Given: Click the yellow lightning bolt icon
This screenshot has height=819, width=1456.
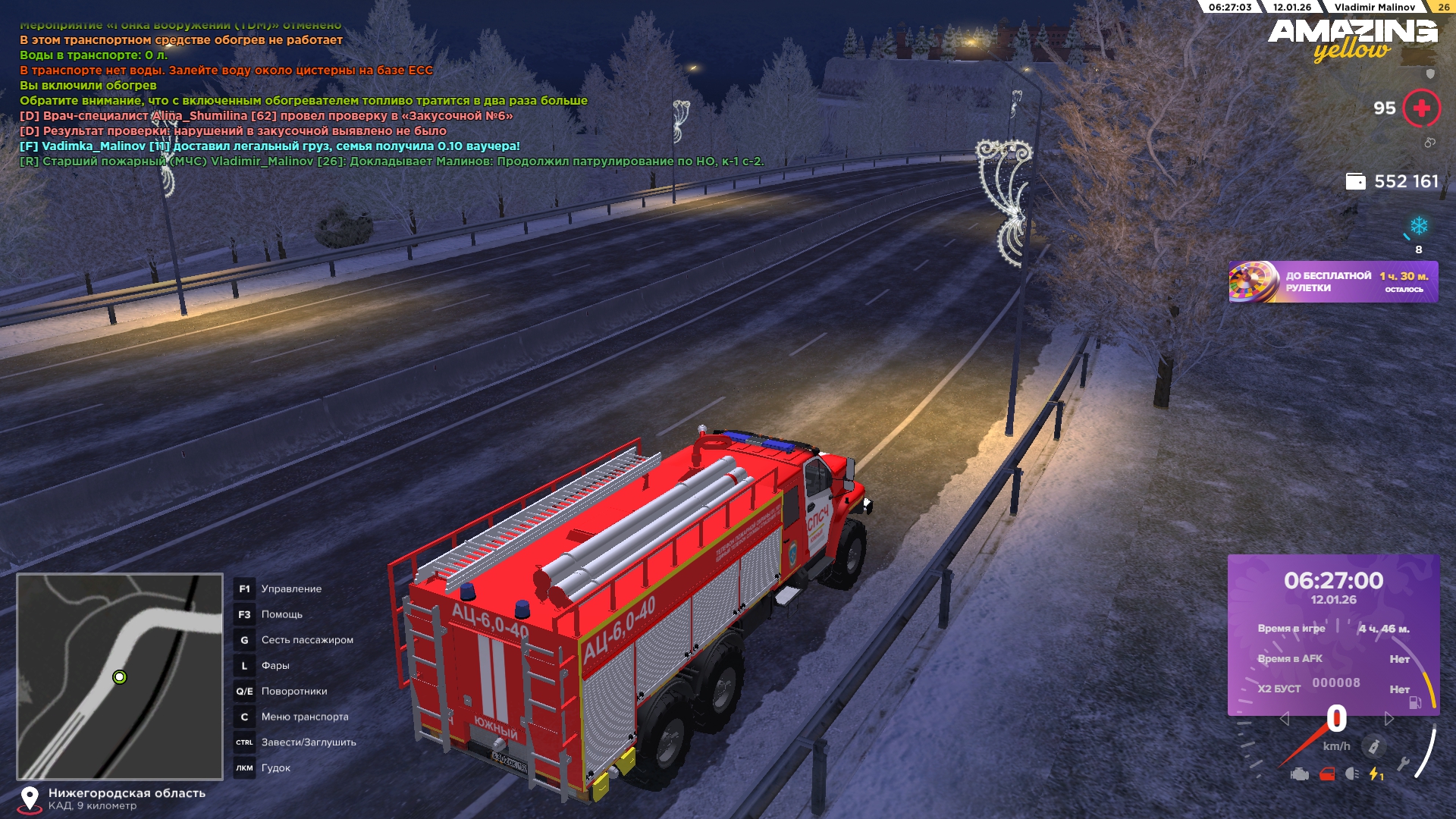Looking at the screenshot, I should pos(1376,774).
